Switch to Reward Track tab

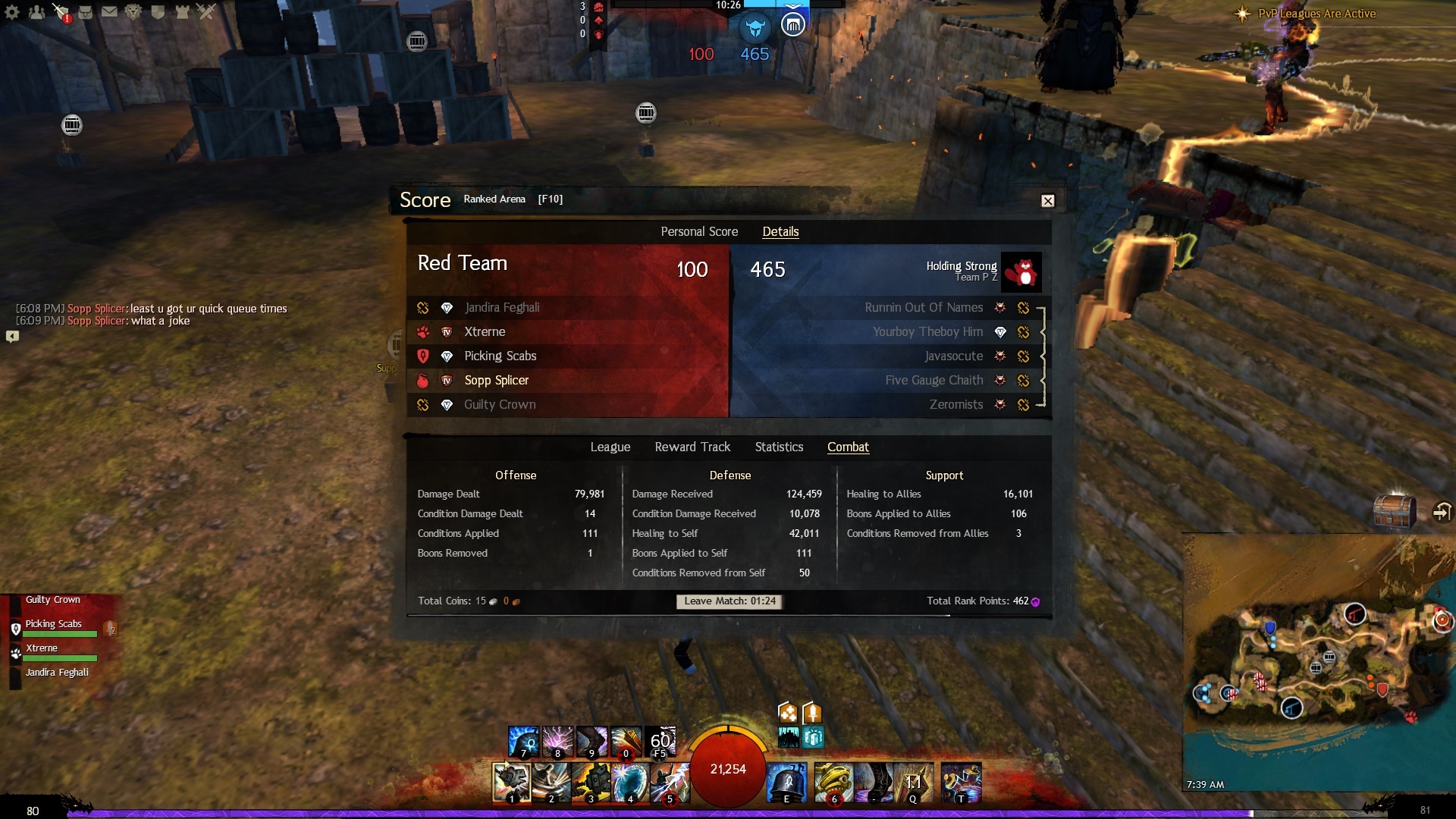coord(692,447)
